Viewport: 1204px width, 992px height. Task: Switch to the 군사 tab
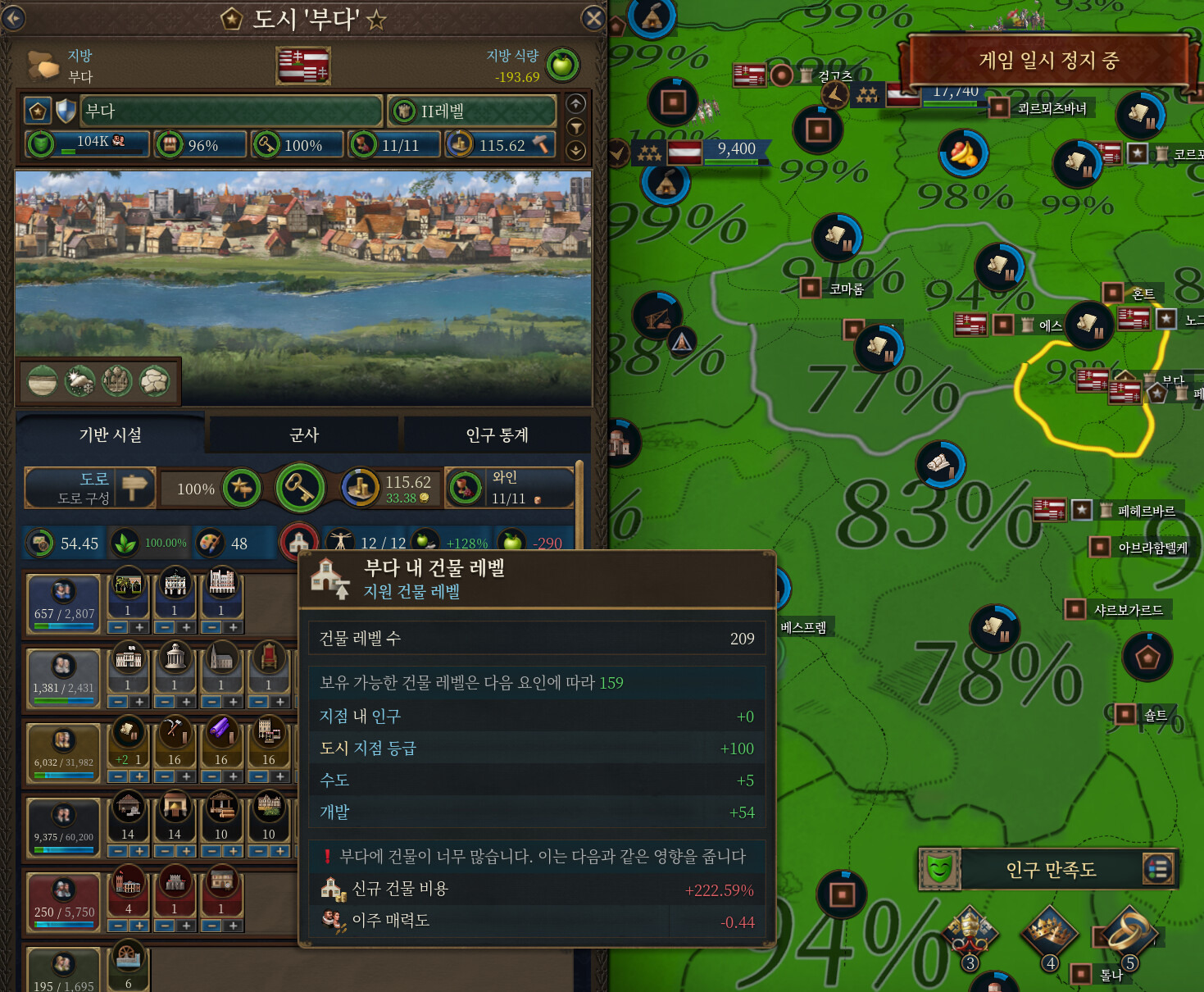304,435
